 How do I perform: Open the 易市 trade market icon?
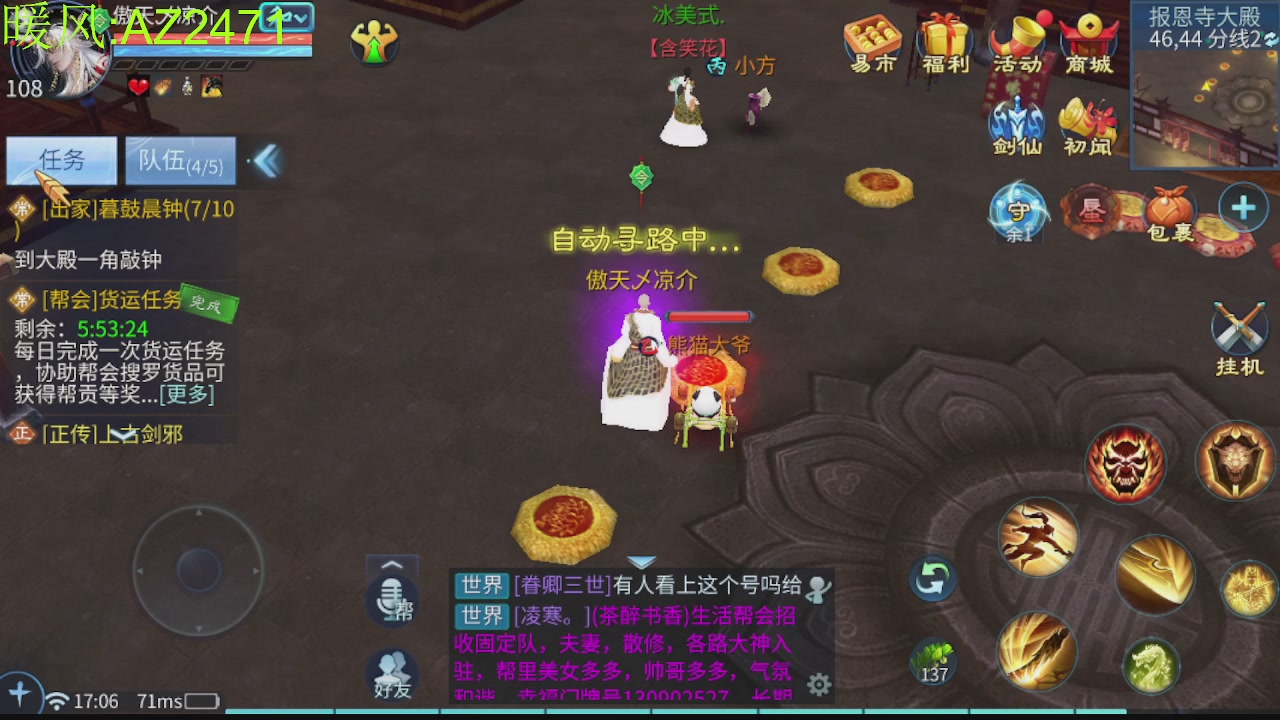tap(872, 35)
